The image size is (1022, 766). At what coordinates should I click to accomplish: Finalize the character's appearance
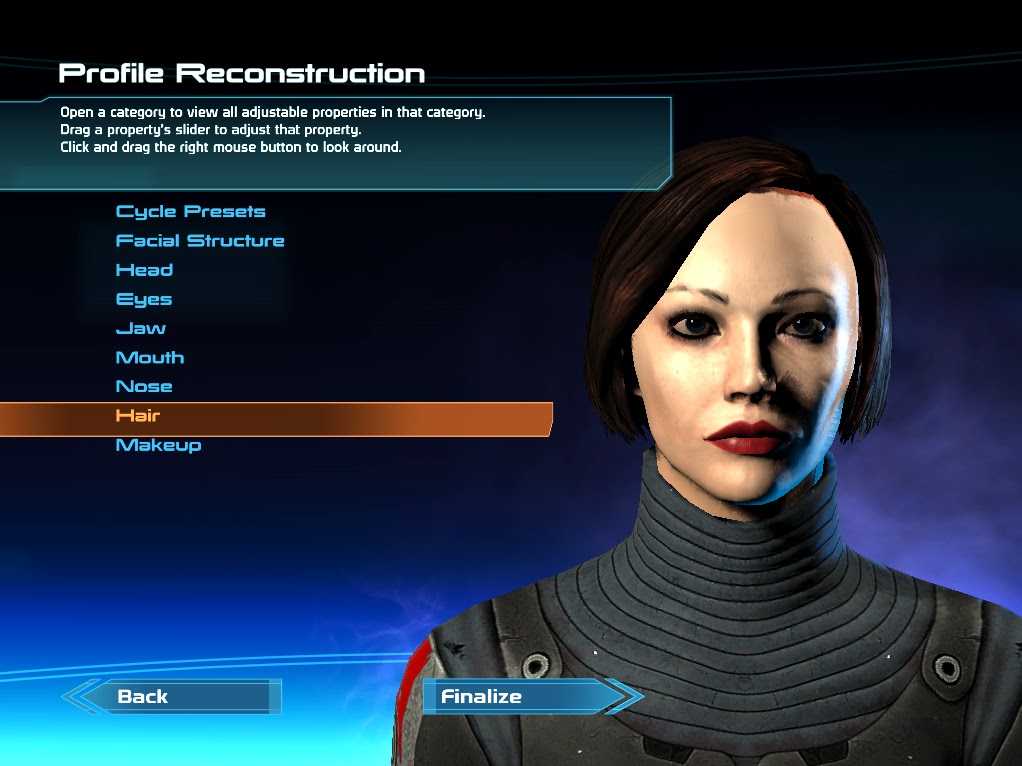[x=482, y=697]
